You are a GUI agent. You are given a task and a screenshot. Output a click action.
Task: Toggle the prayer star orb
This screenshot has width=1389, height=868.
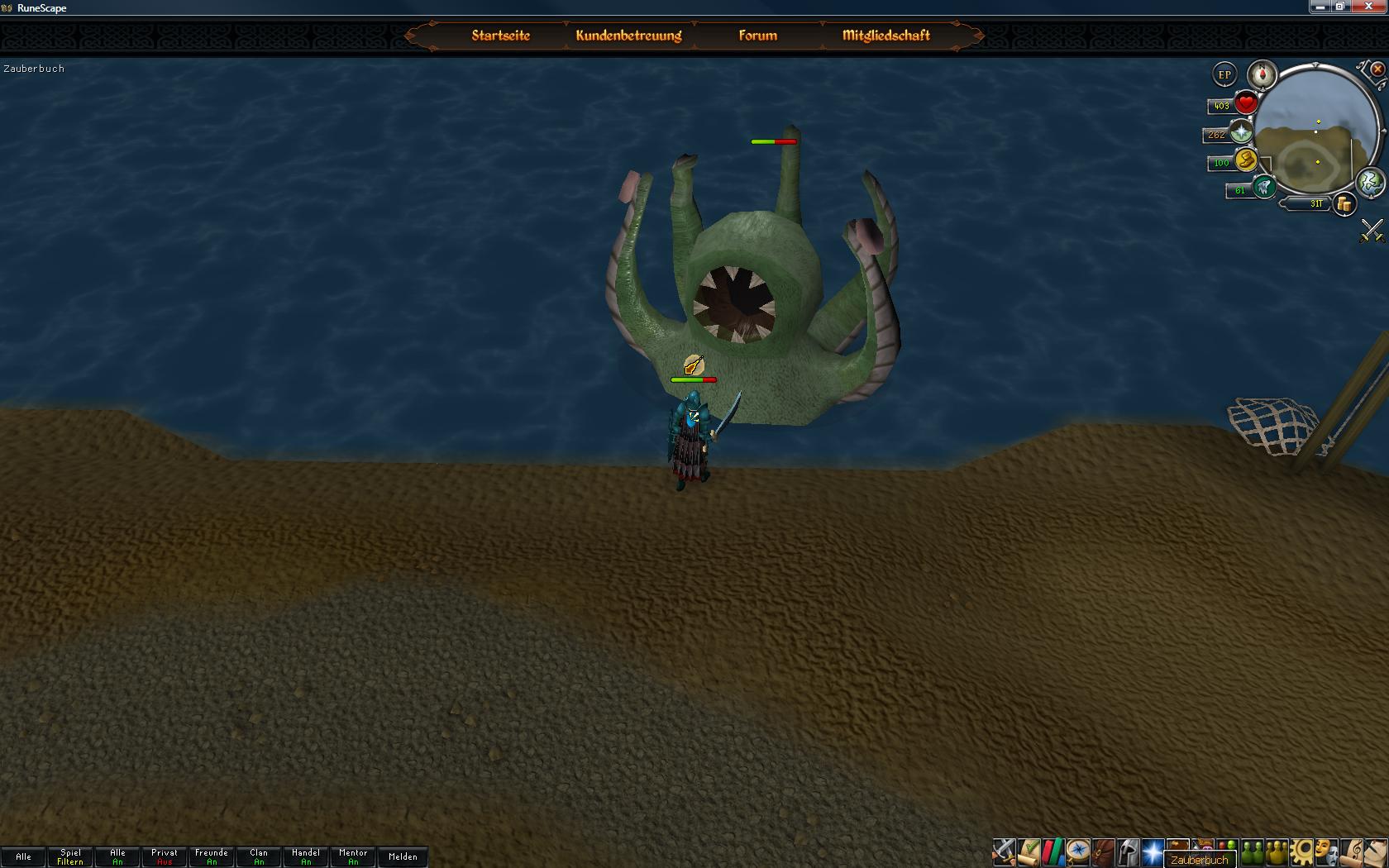(x=1240, y=132)
